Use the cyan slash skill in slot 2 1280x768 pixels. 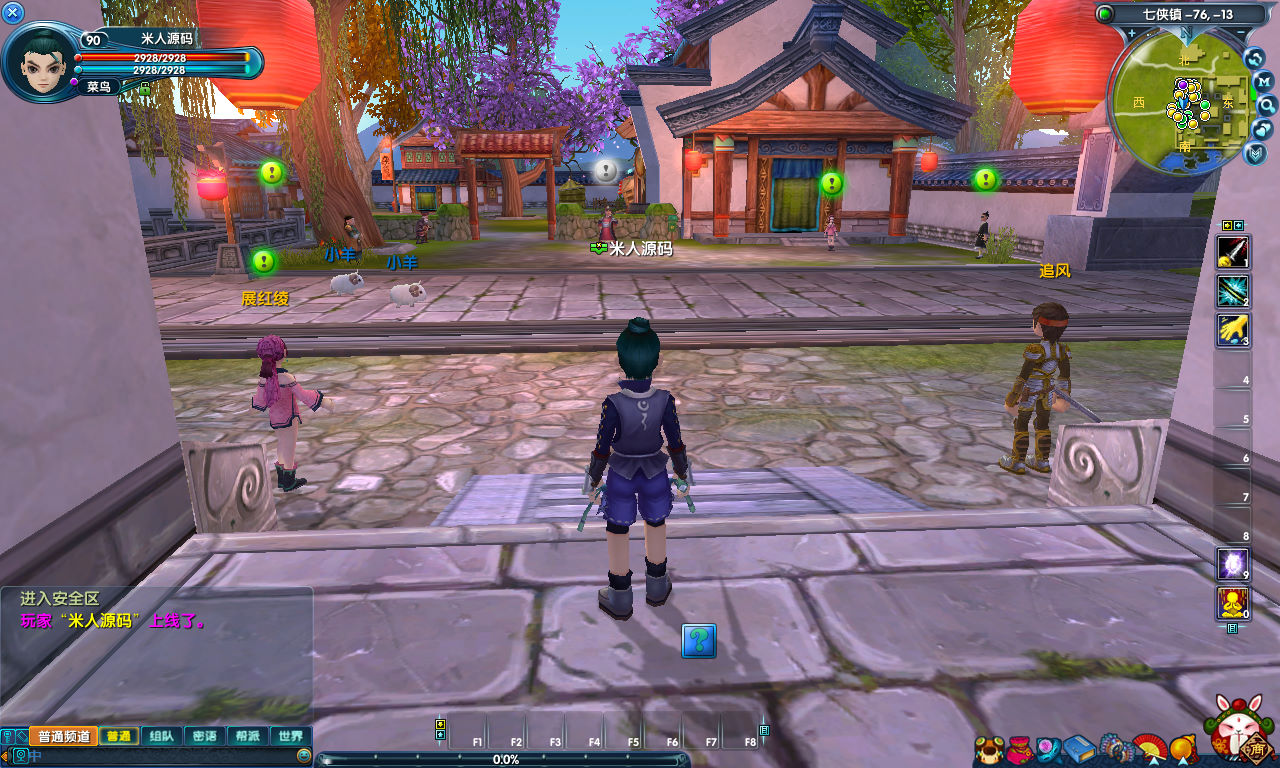click(x=1232, y=291)
